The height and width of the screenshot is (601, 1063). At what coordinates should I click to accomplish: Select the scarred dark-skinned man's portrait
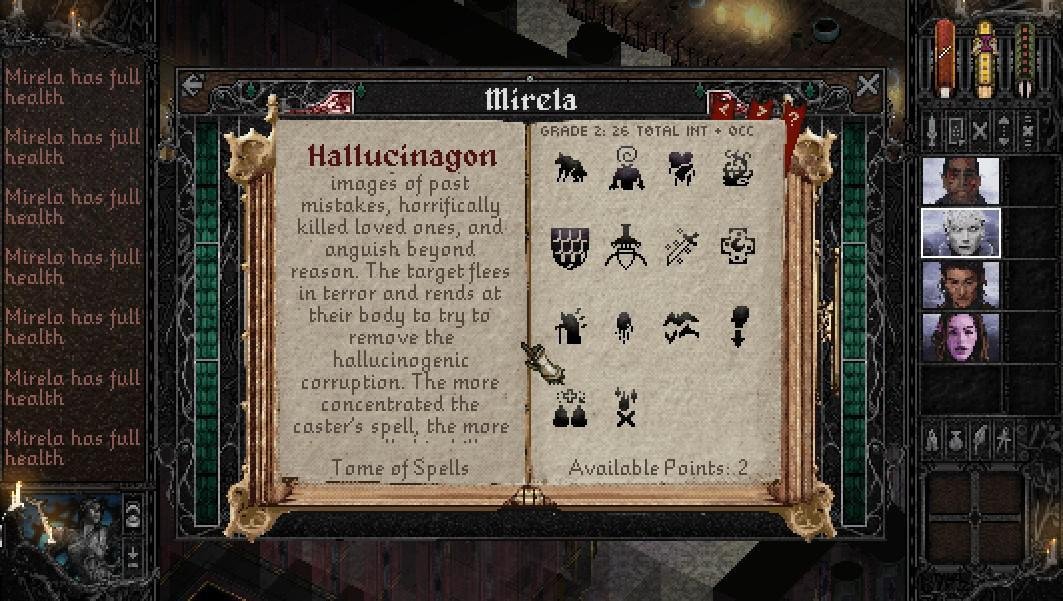960,182
